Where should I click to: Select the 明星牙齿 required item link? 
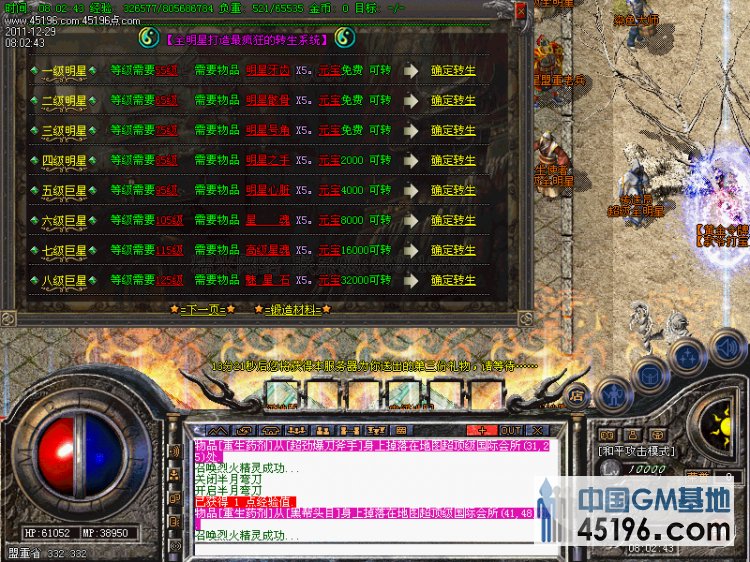[268, 71]
